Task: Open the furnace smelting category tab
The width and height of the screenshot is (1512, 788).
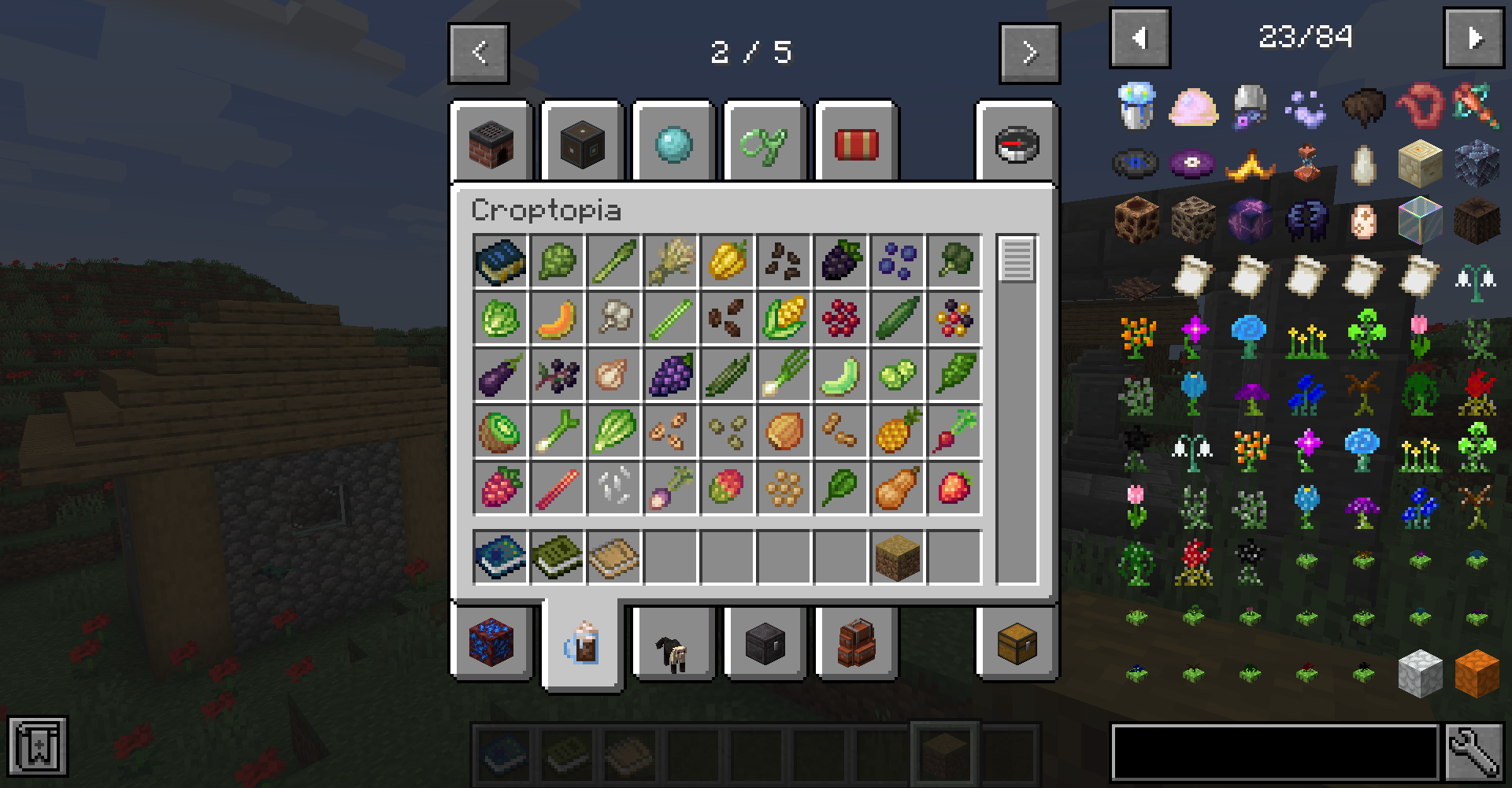Action: pyautogui.click(x=489, y=143)
